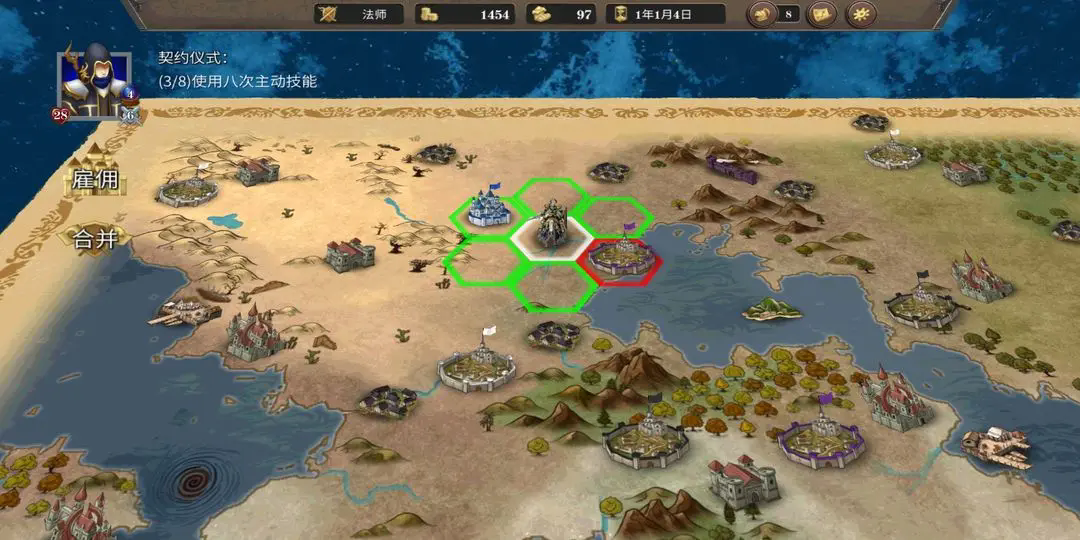
Task: Click the 合并 (Merge) button
Action: (x=96, y=238)
